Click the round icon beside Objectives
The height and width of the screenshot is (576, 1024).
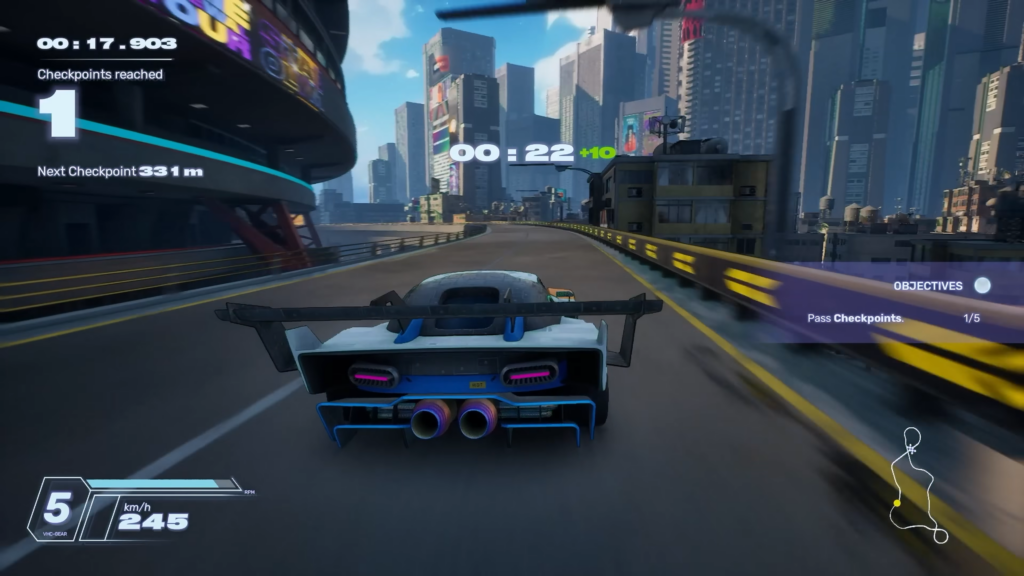tap(982, 285)
